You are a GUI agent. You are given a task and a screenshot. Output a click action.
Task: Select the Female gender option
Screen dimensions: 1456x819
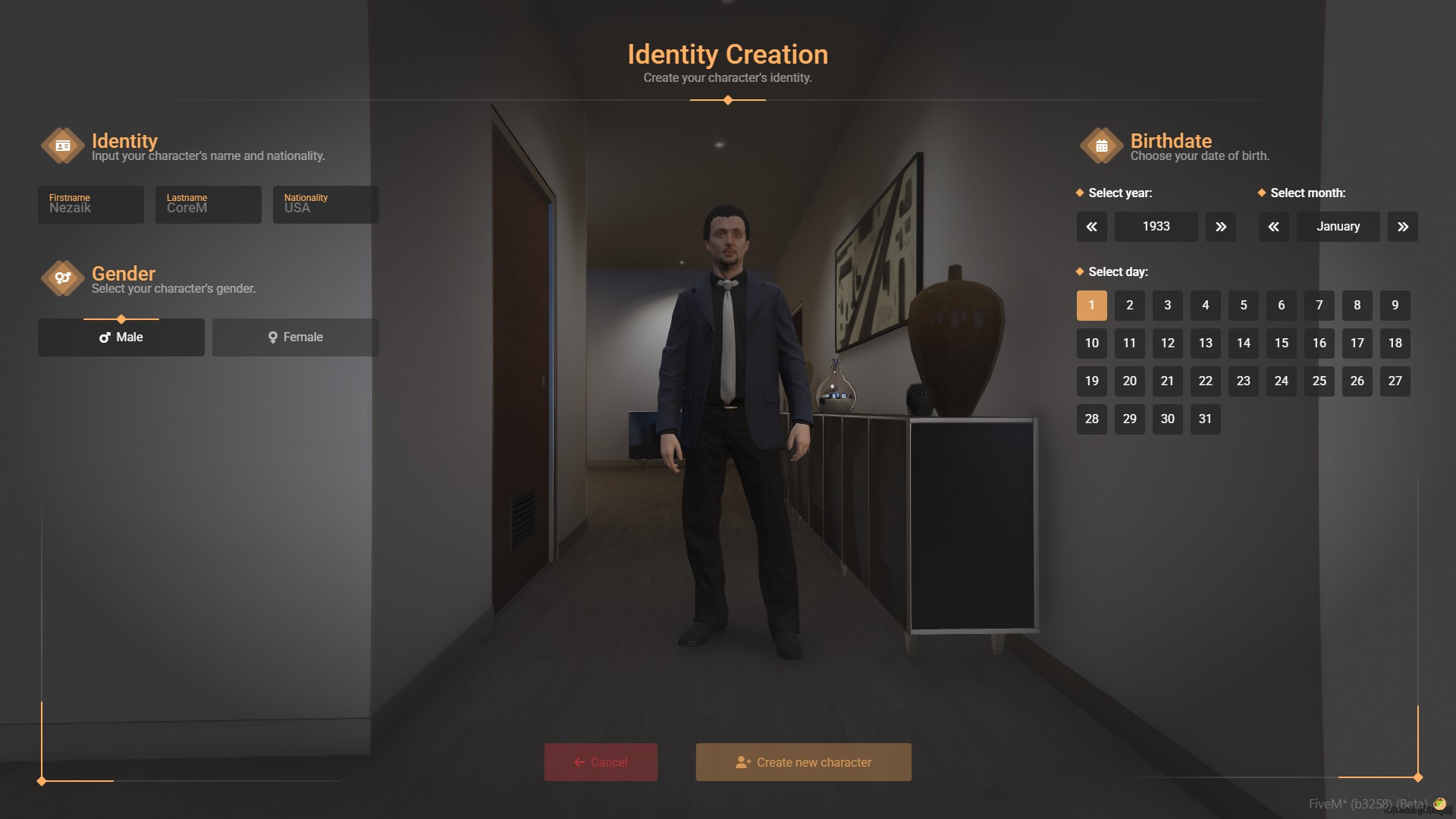tap(295, 337)
